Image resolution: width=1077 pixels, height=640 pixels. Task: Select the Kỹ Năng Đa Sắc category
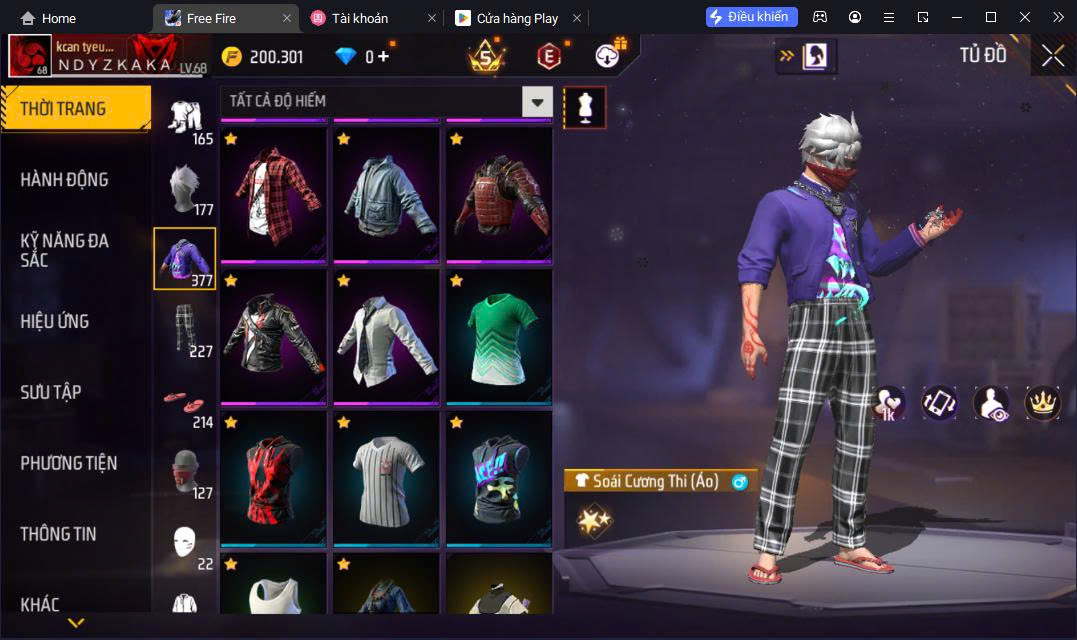[x=64, y=250]
